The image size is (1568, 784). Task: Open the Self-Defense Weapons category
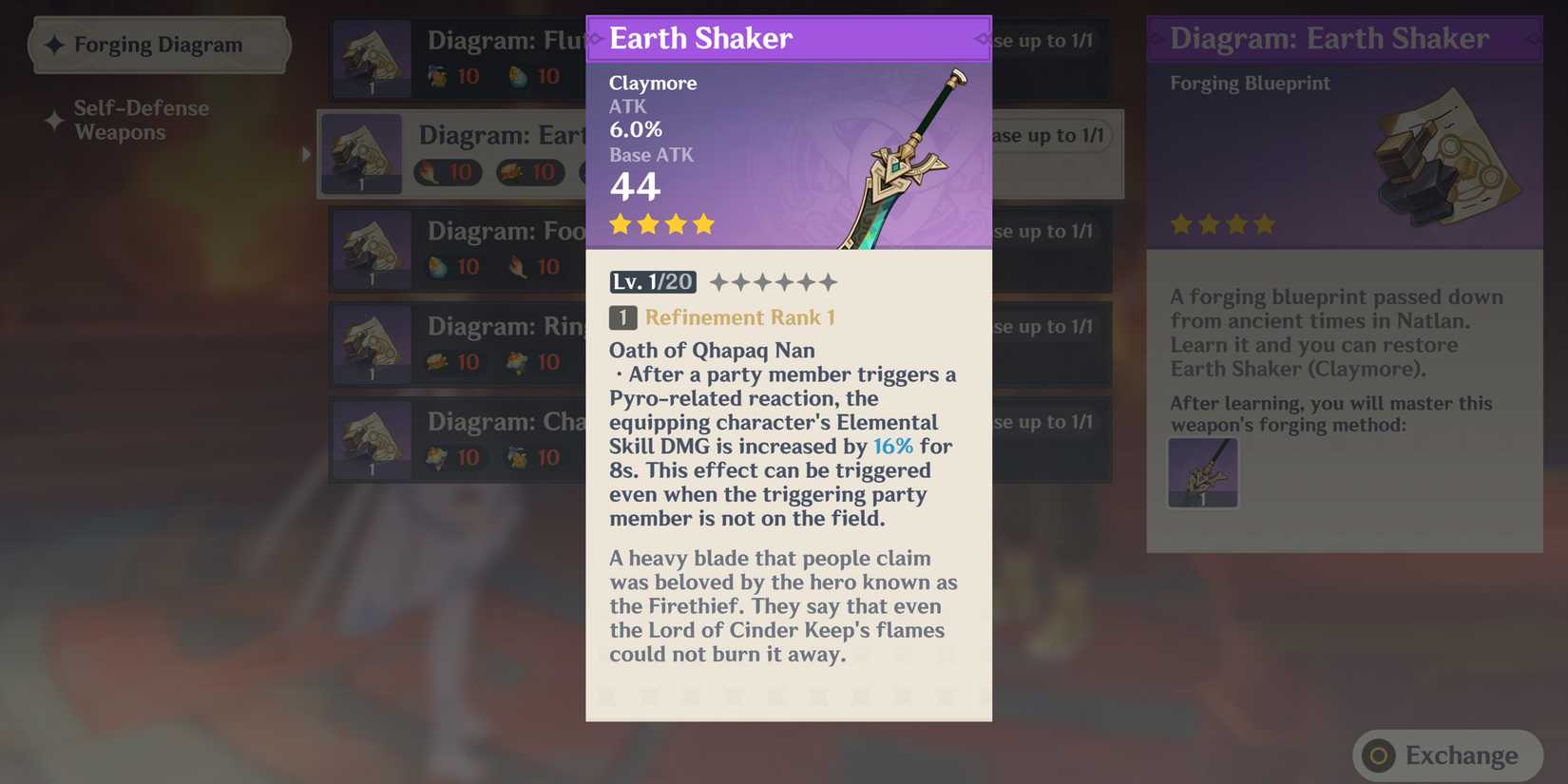click(141, 120)
